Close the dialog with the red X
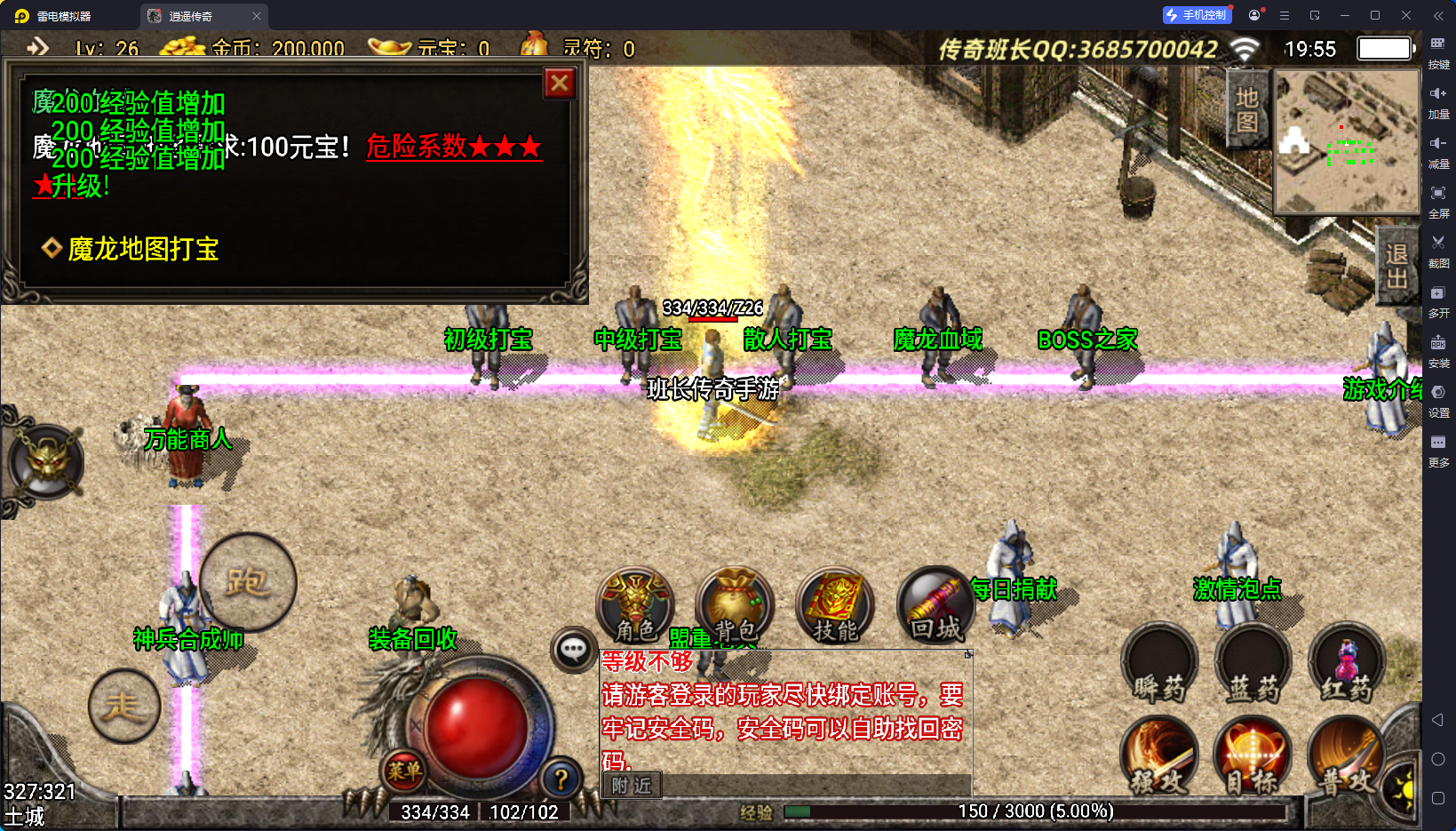1456x831 pixels. click(x=560, y=84)
